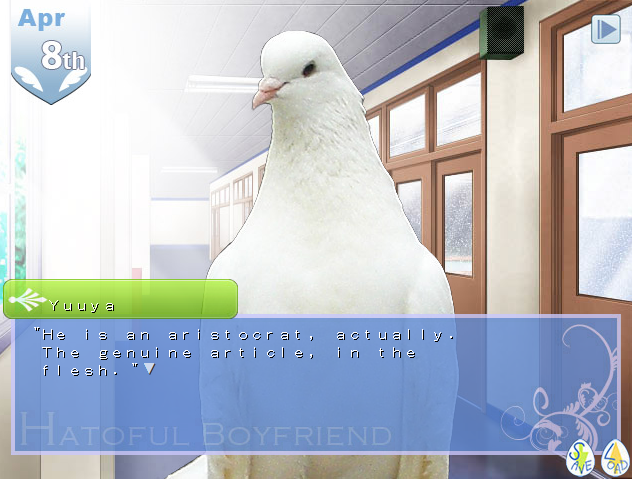
Task: Activate the skip-forward arrow button
Action: click(606, 29)
